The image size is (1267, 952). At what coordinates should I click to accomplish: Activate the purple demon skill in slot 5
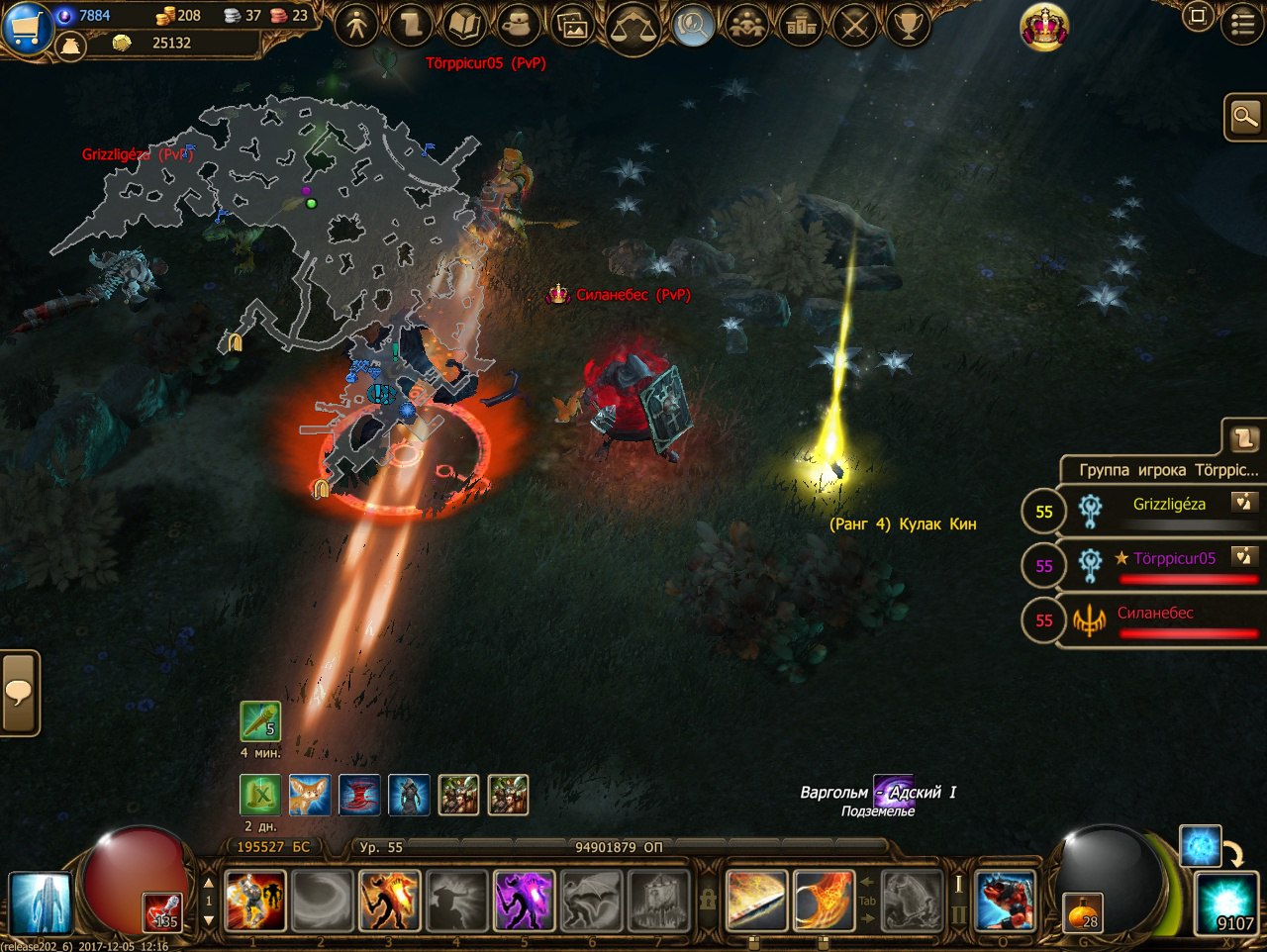[523, 901]
